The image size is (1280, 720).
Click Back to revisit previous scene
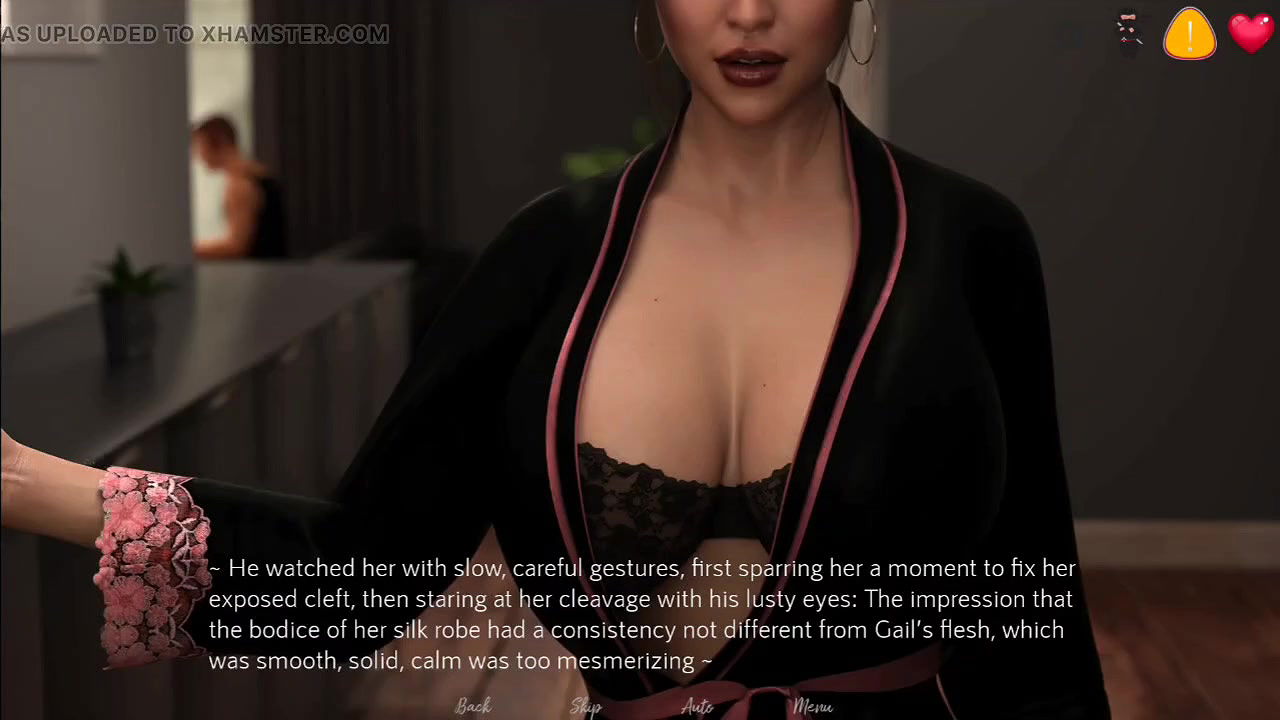pyautogui.click(x=473, y=705)
